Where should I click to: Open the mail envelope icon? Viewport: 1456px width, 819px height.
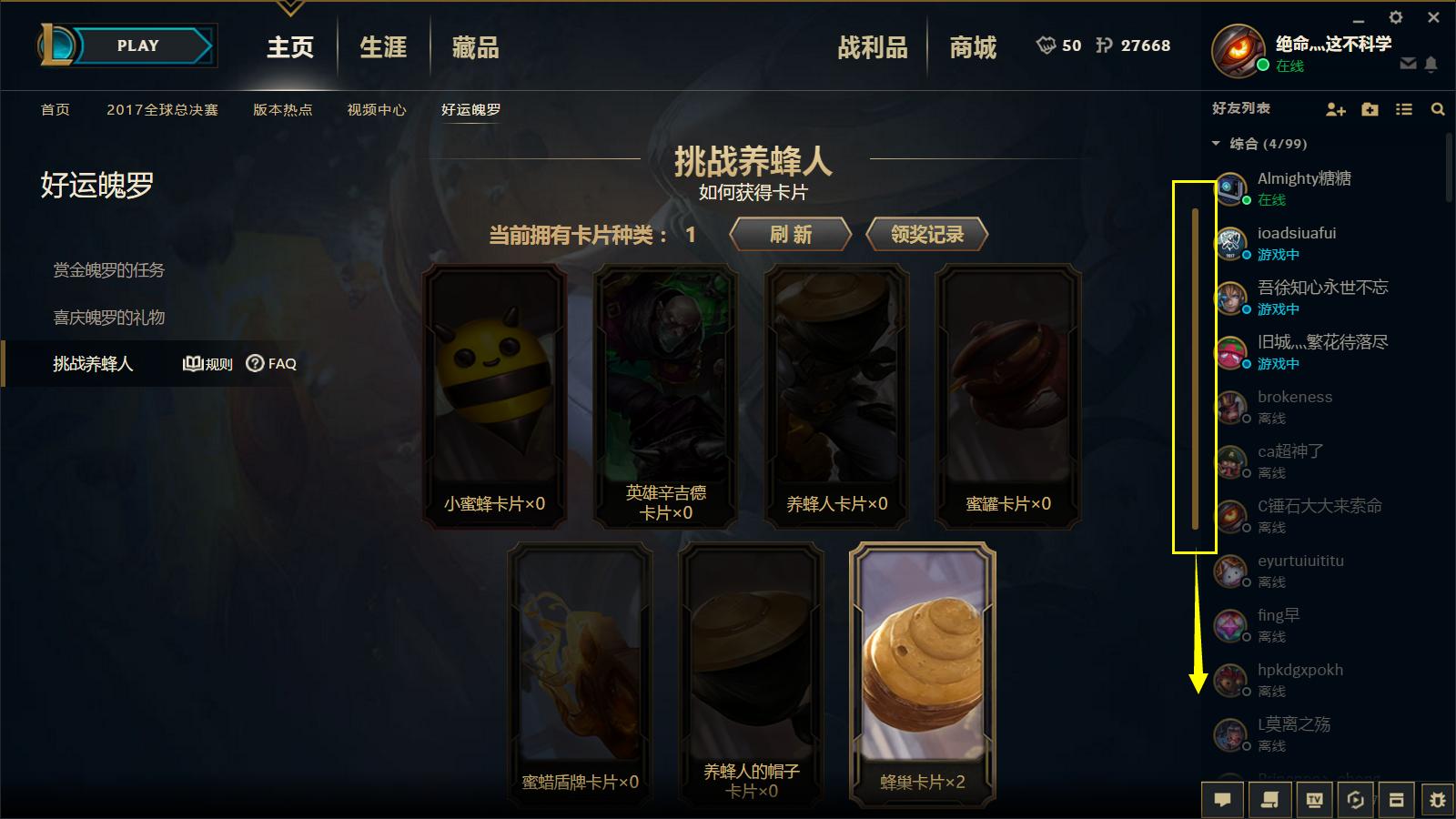pyautogui.click(x=1407, y=65)
